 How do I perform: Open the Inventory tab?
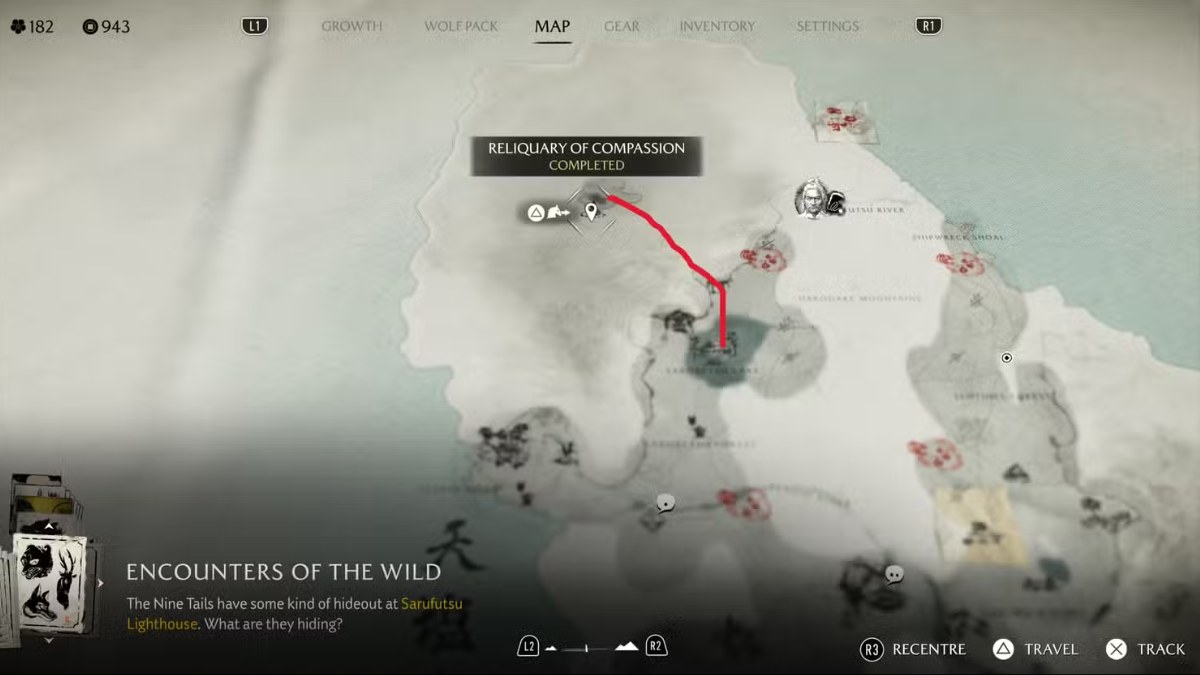coord(717,26)
